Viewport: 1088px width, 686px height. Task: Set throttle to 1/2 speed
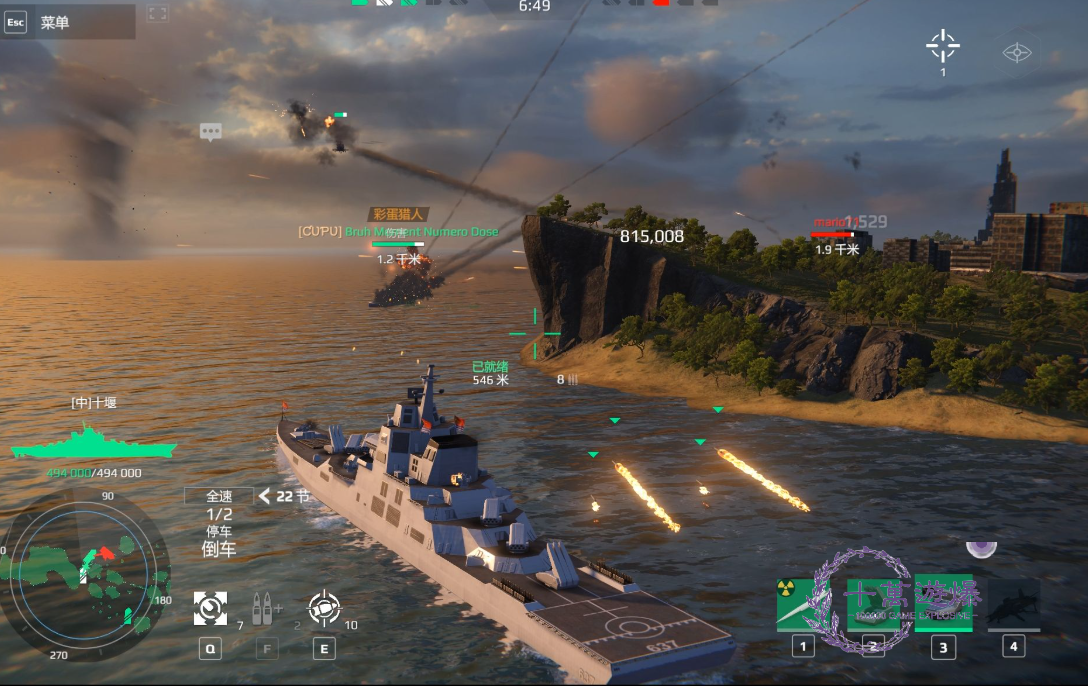coord(218,514)
